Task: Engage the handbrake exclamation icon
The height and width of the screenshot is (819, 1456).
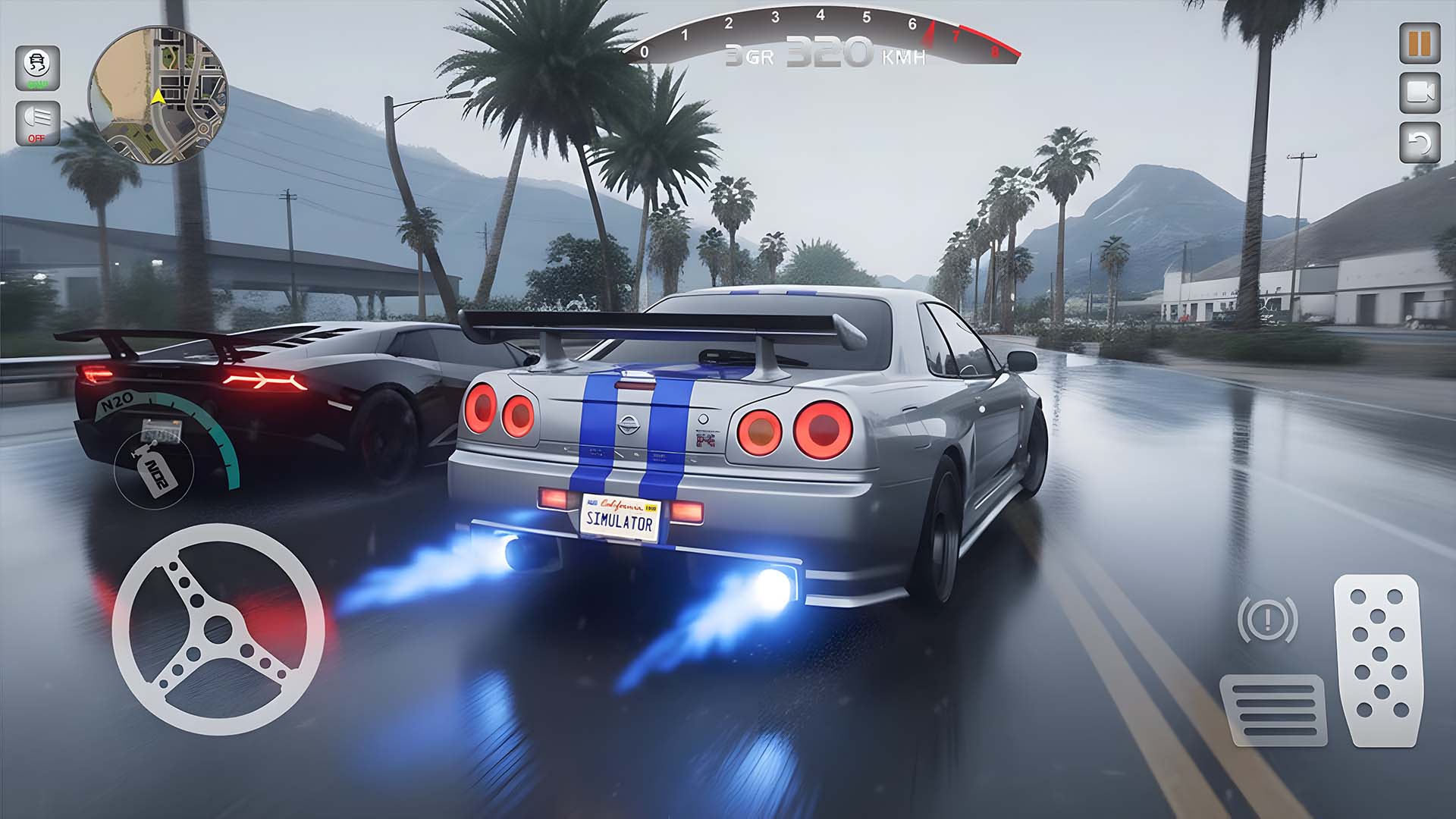Action: (x=1267, y=620)
